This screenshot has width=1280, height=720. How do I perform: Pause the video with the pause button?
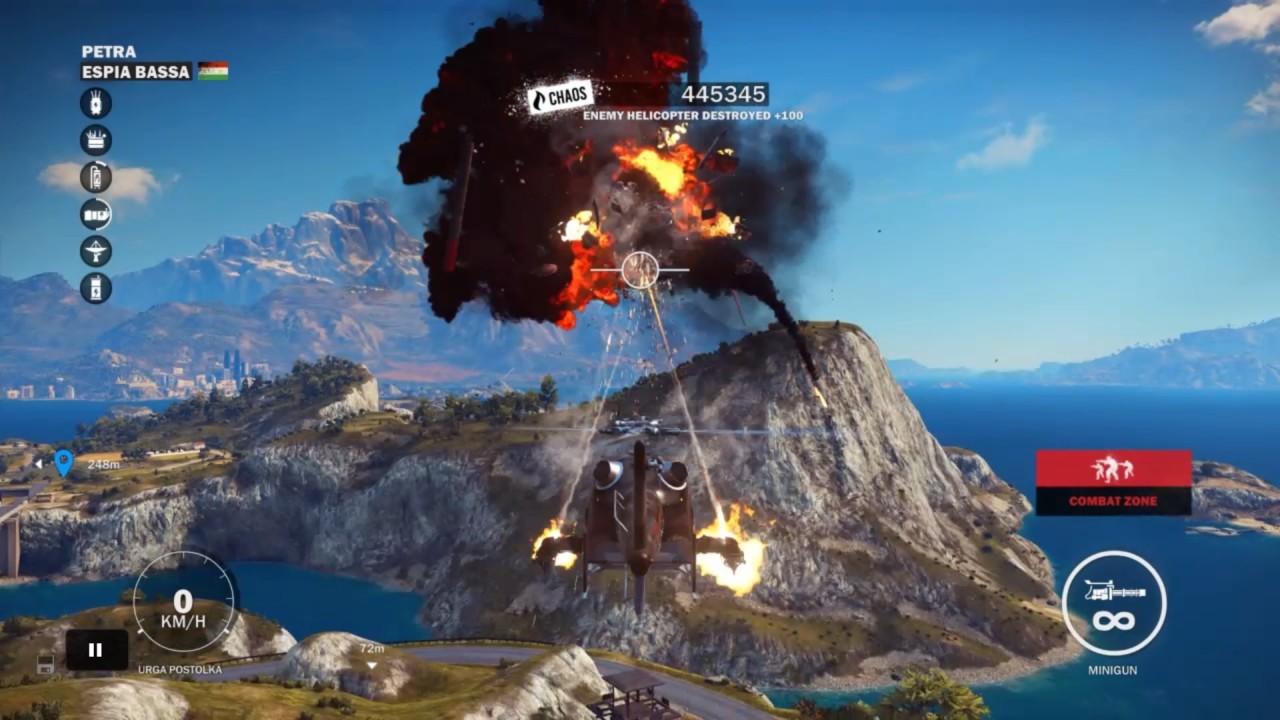(x=96, y=650)
